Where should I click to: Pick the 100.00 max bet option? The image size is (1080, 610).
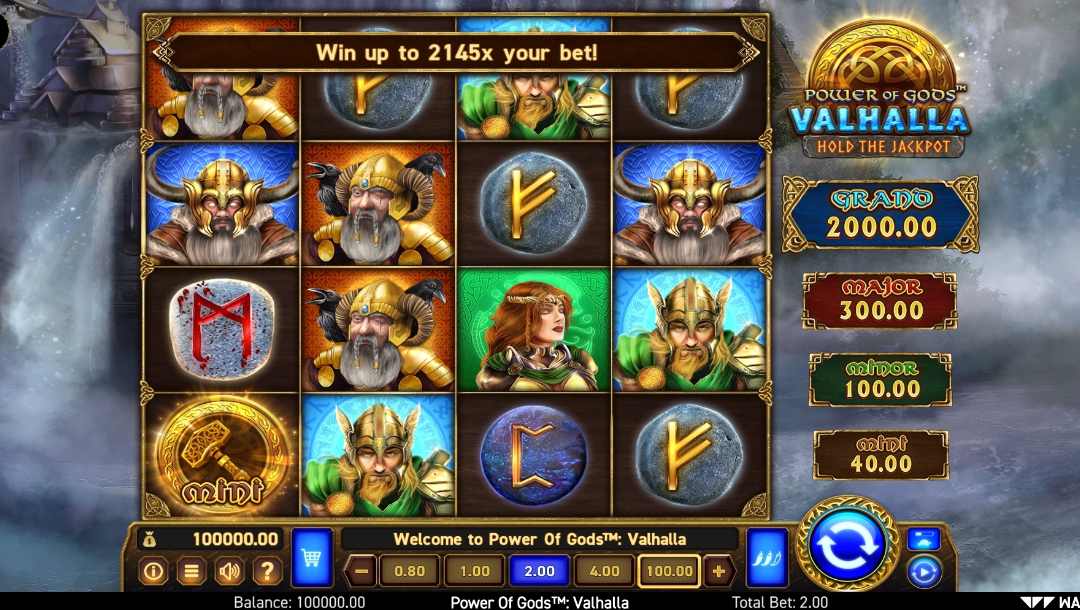click(x=669, y=572)
